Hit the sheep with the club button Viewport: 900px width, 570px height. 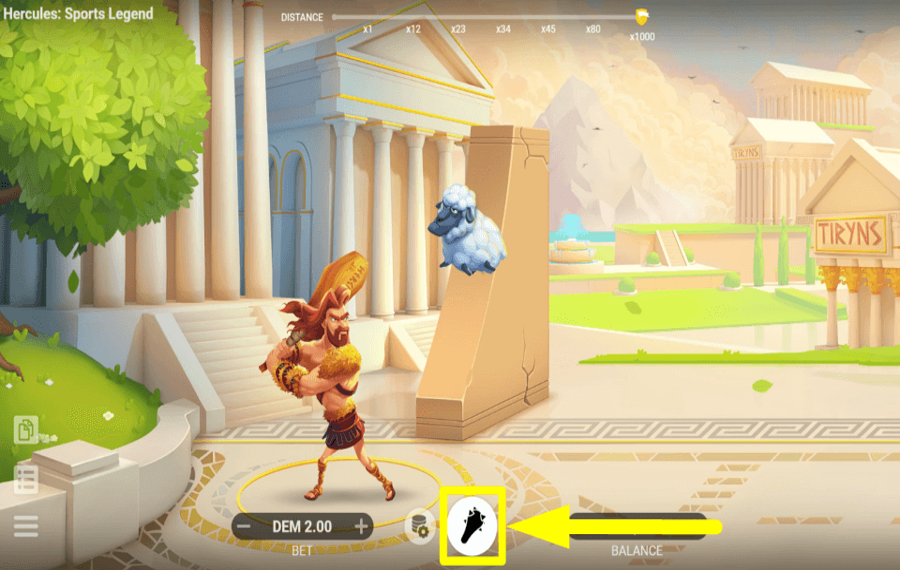coord(473,523)
